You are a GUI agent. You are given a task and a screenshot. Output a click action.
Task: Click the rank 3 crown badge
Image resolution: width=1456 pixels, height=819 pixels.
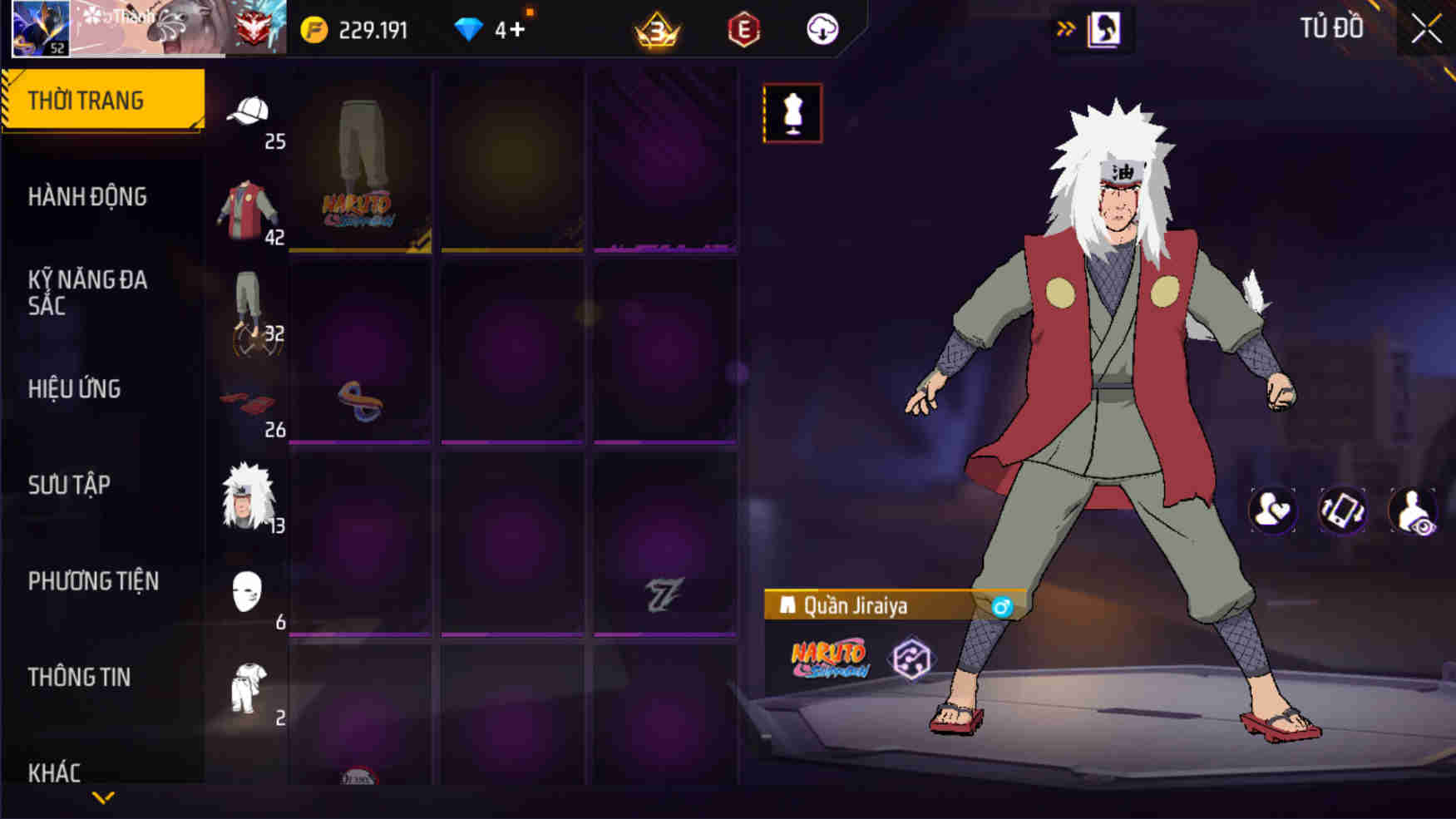pos(655,29)
